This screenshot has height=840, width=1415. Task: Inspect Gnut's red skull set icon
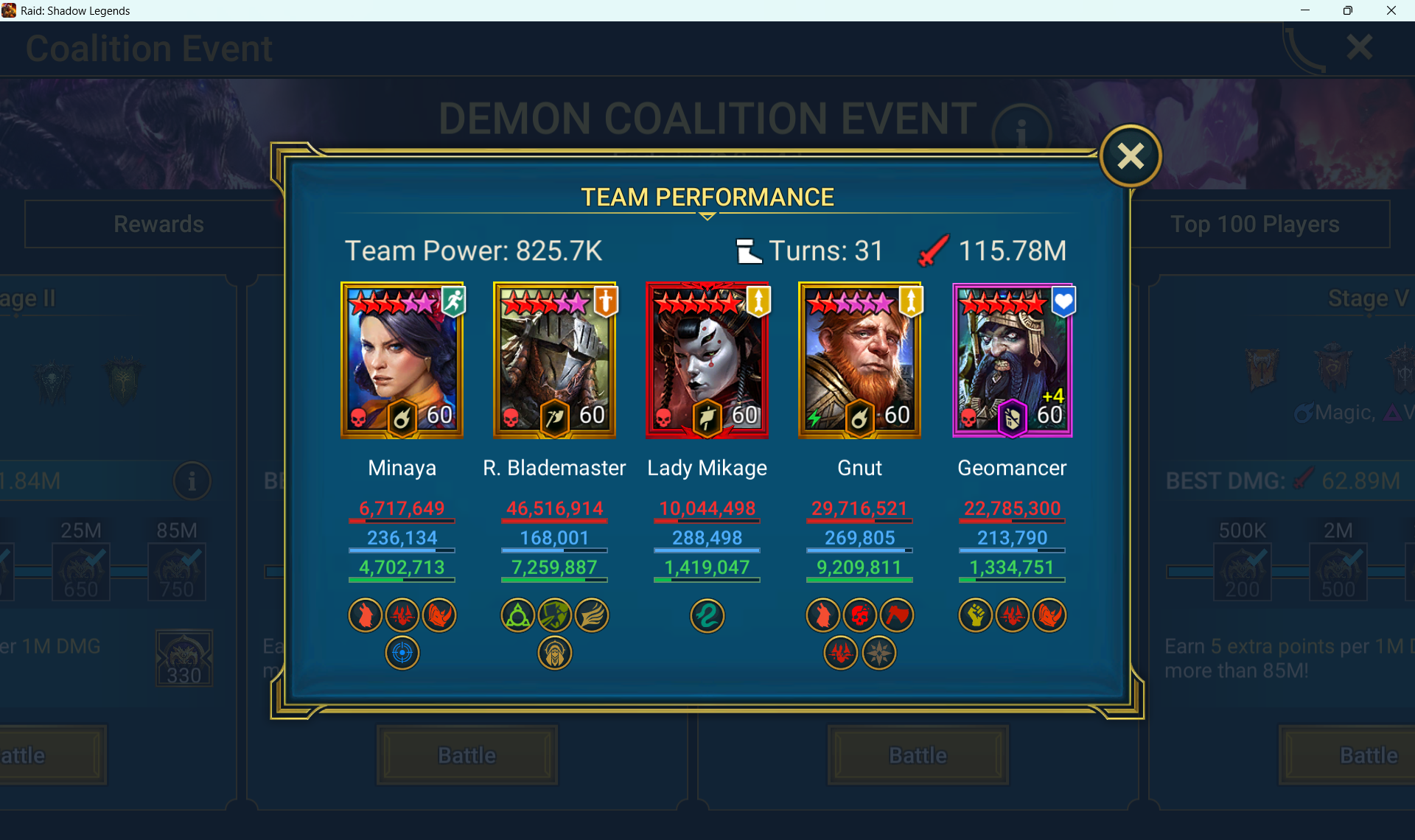[860, 616]
